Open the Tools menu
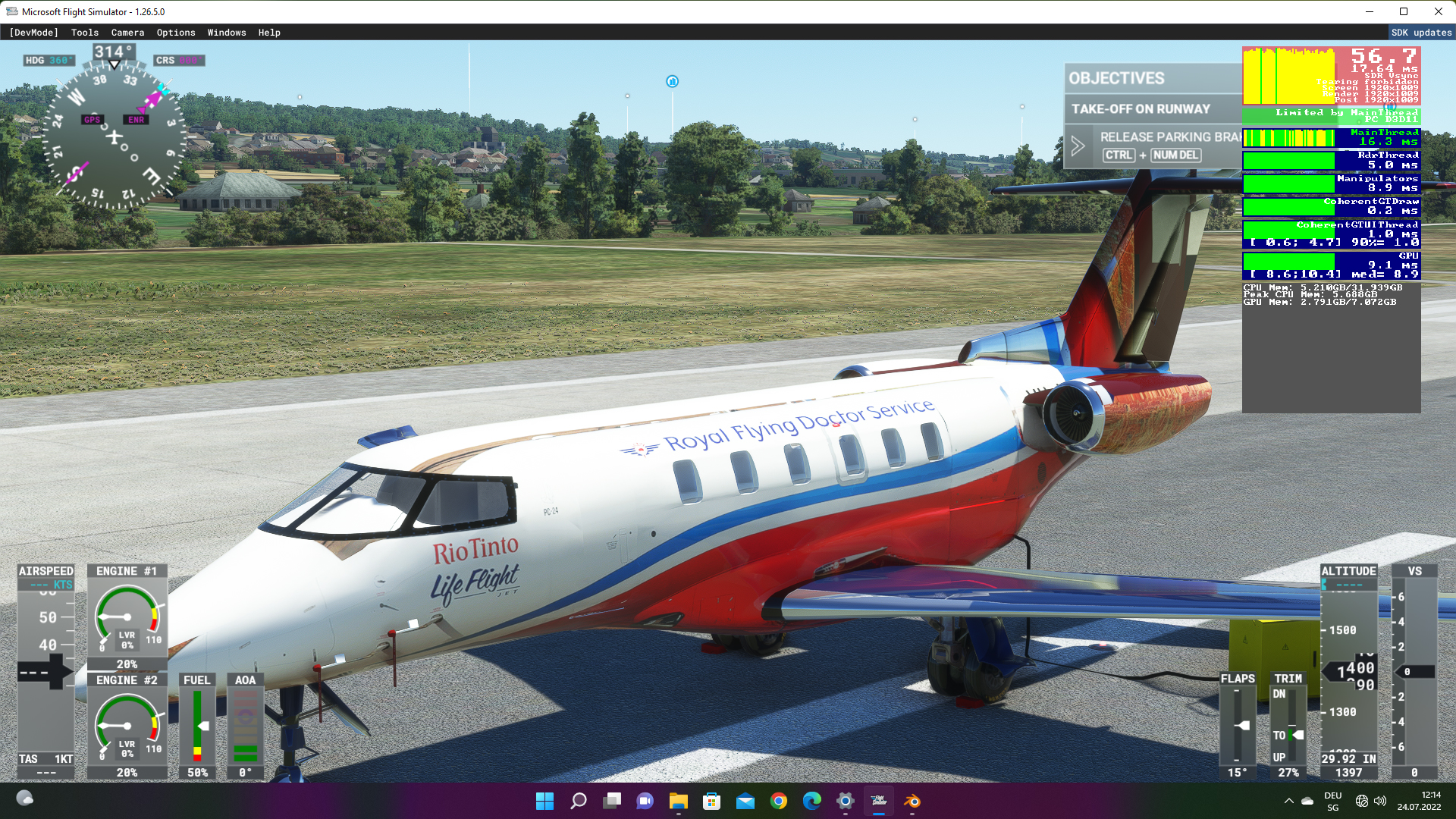Viewport: 1456px width, 819px height. click(x=85, y=33)
